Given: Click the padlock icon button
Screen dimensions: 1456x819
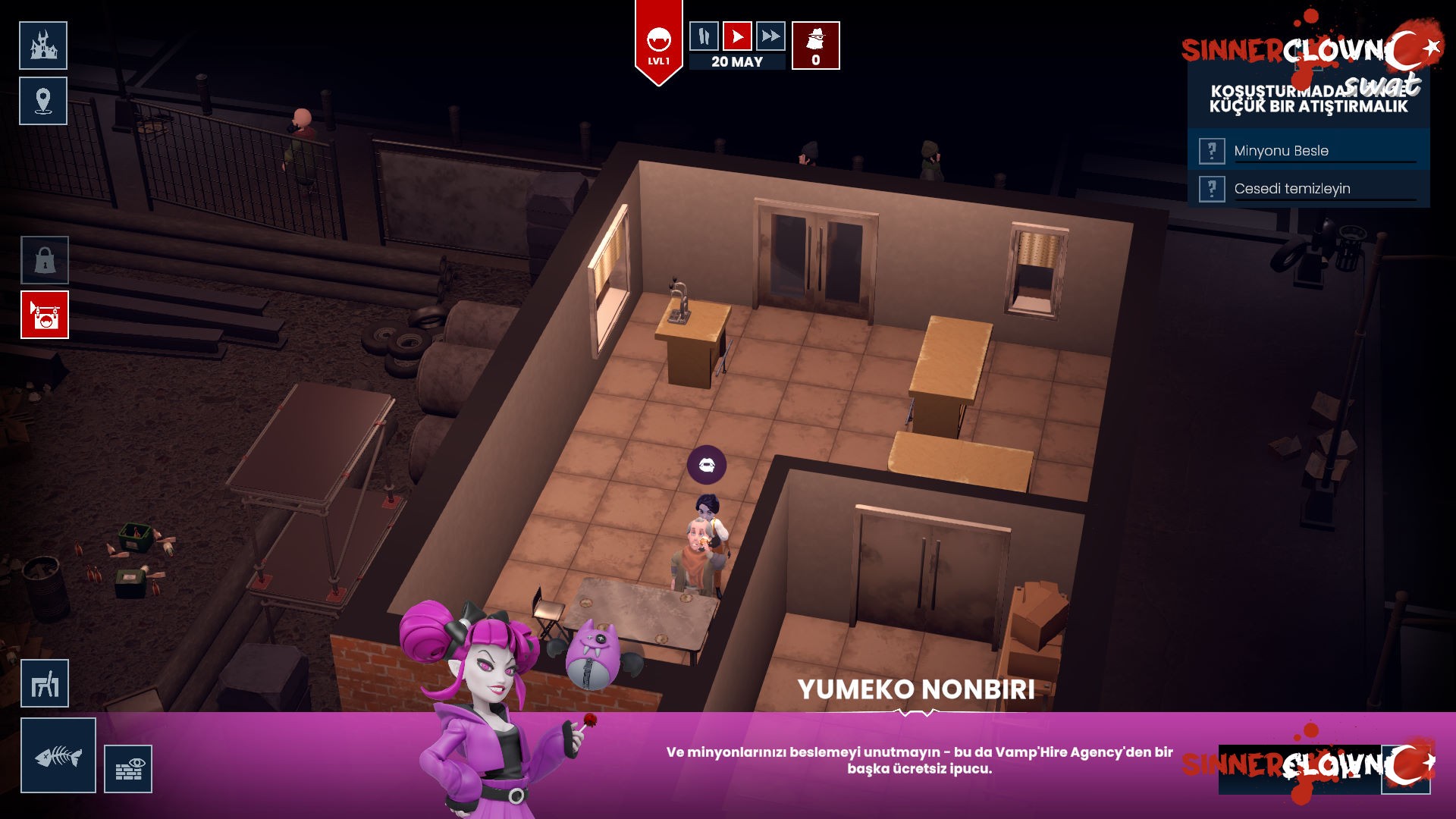Looking at the screenshot, I should pyautogui.click(x=45, y=260).
